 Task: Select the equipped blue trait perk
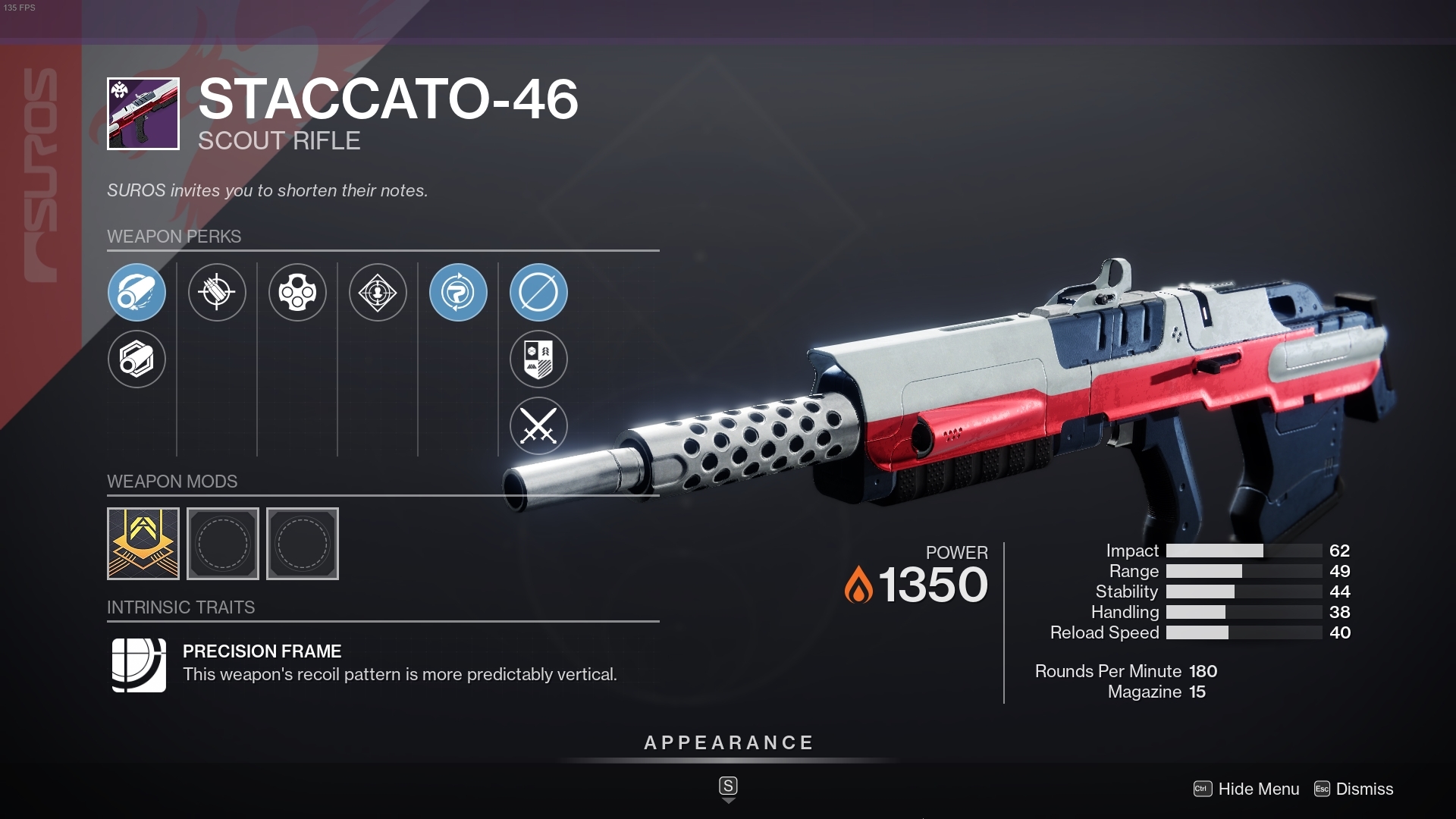[459, 293]
